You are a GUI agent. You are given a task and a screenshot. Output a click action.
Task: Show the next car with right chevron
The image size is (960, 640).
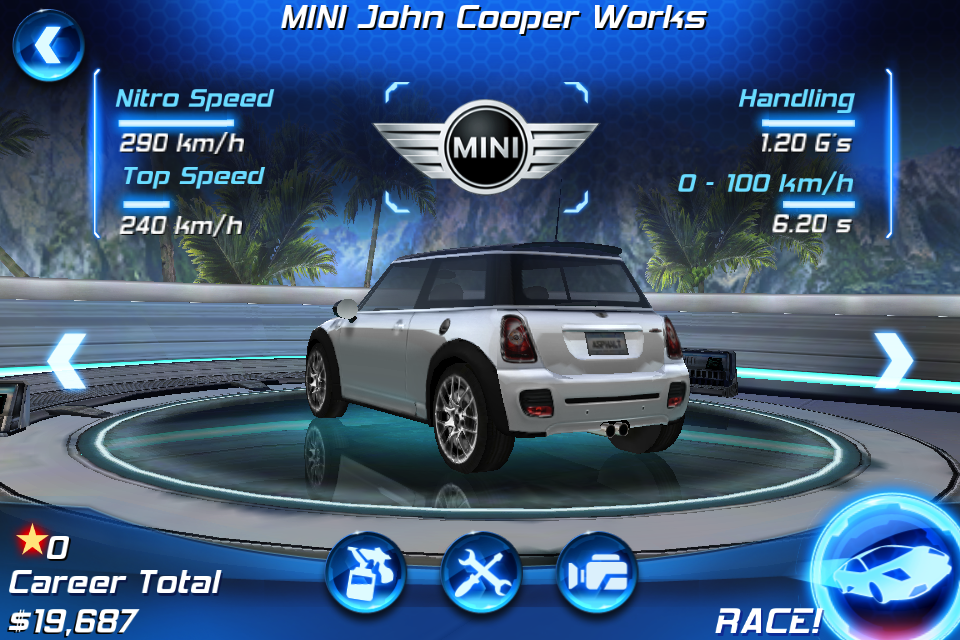(x=893, y=360)
